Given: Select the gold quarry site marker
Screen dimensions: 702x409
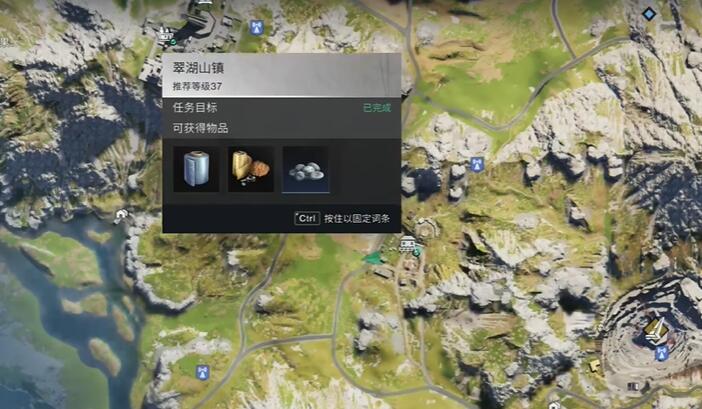Looking at the screenshot, I should click(x=657, y=328).
